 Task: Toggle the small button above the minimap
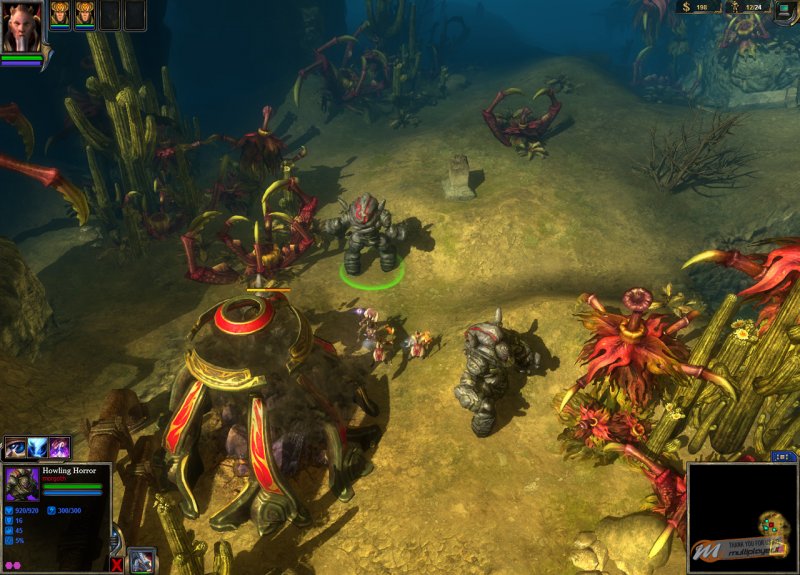[x=782, y=456]
